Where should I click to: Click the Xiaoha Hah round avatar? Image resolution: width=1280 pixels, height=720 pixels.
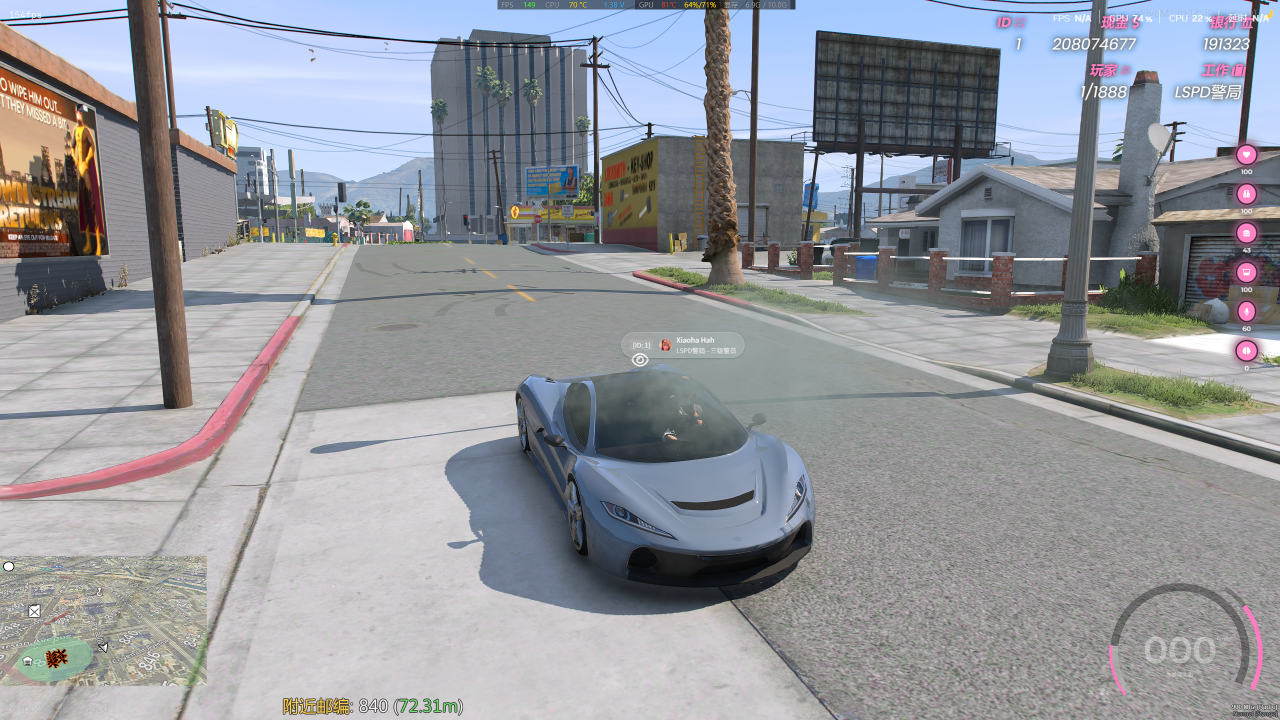666,345
